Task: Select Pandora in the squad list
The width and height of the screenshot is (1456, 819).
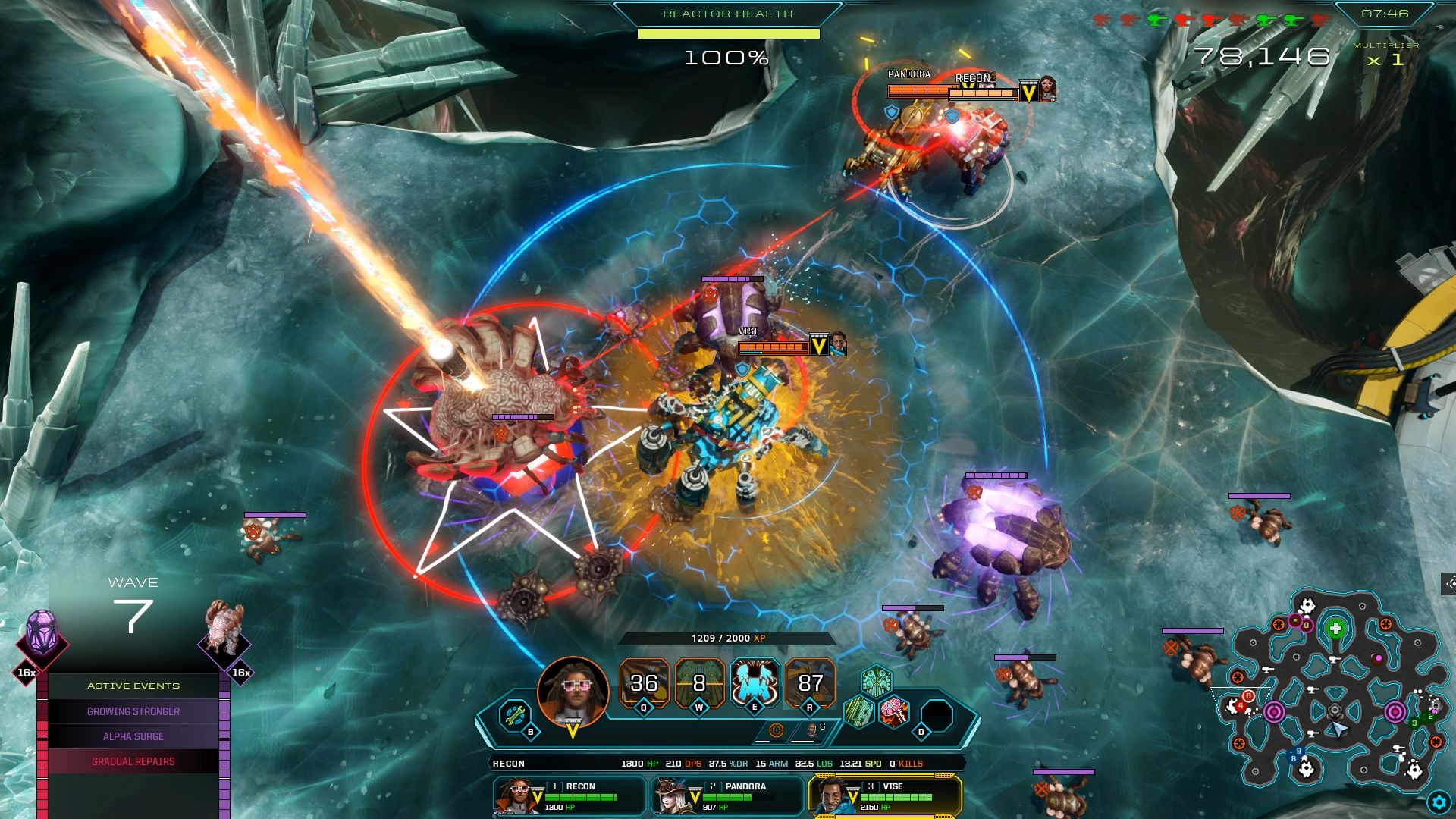Action: [726, 795]
